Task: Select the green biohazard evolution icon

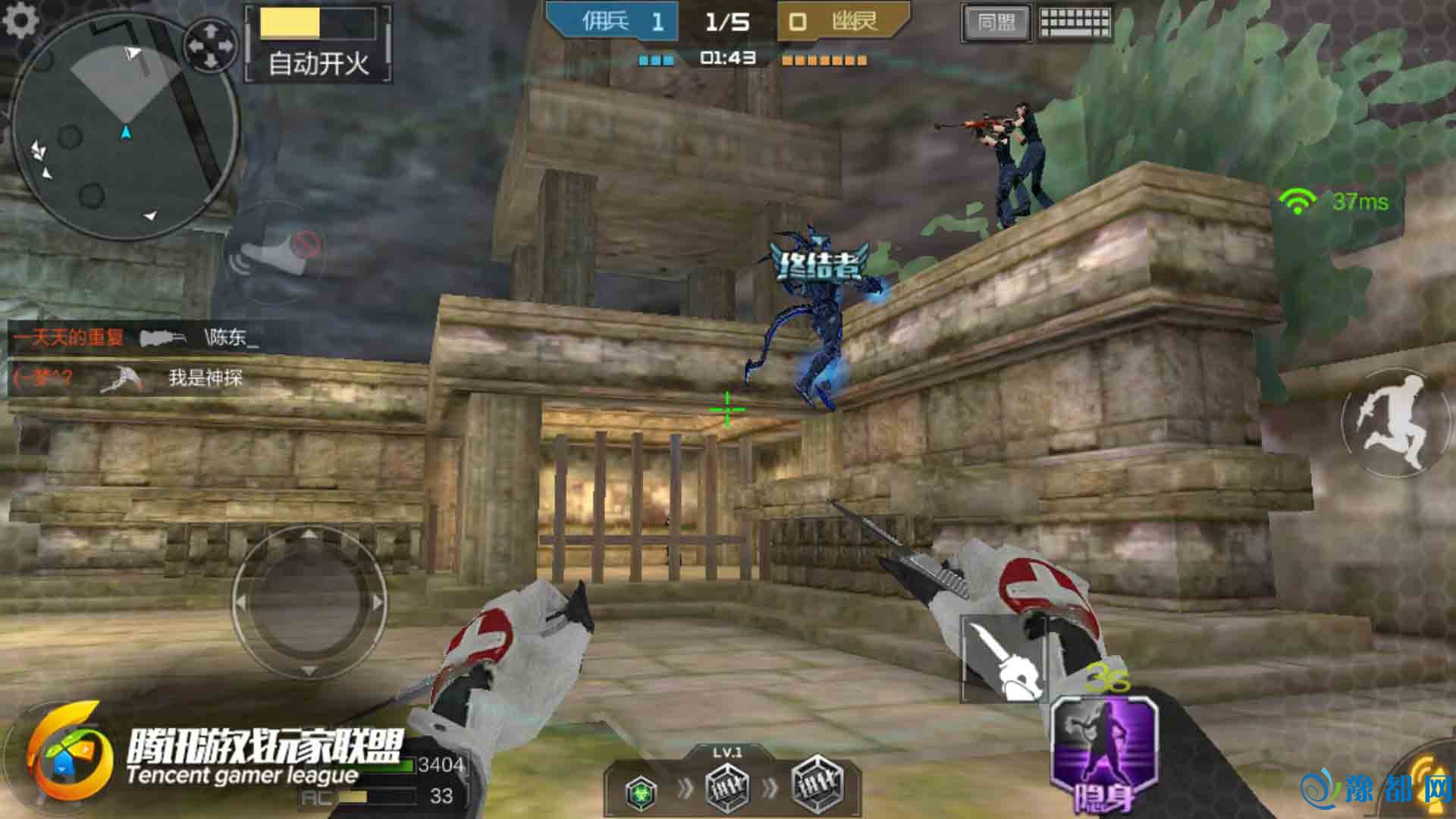Action: click(x=642, y=792)
